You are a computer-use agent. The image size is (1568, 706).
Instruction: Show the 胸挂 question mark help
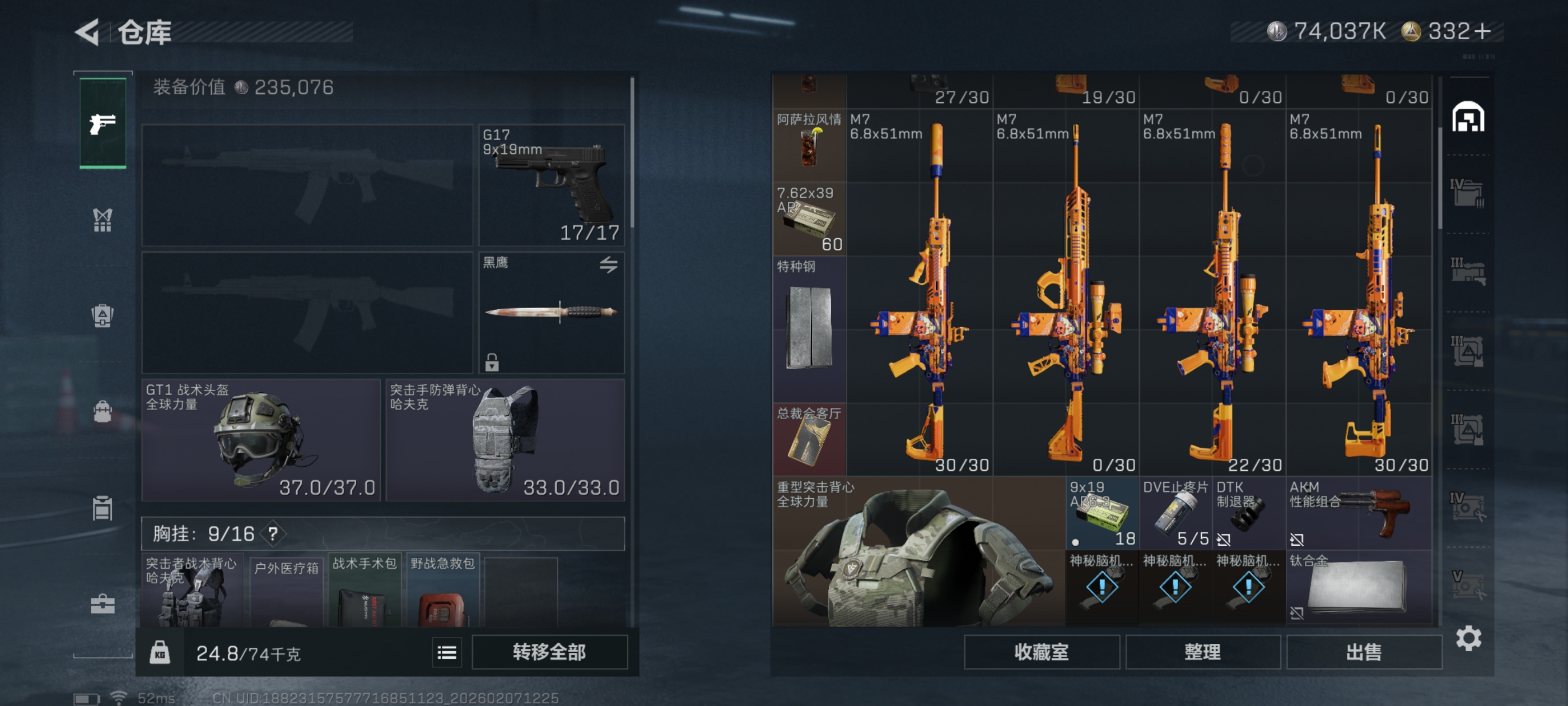[x=273, y=534]
